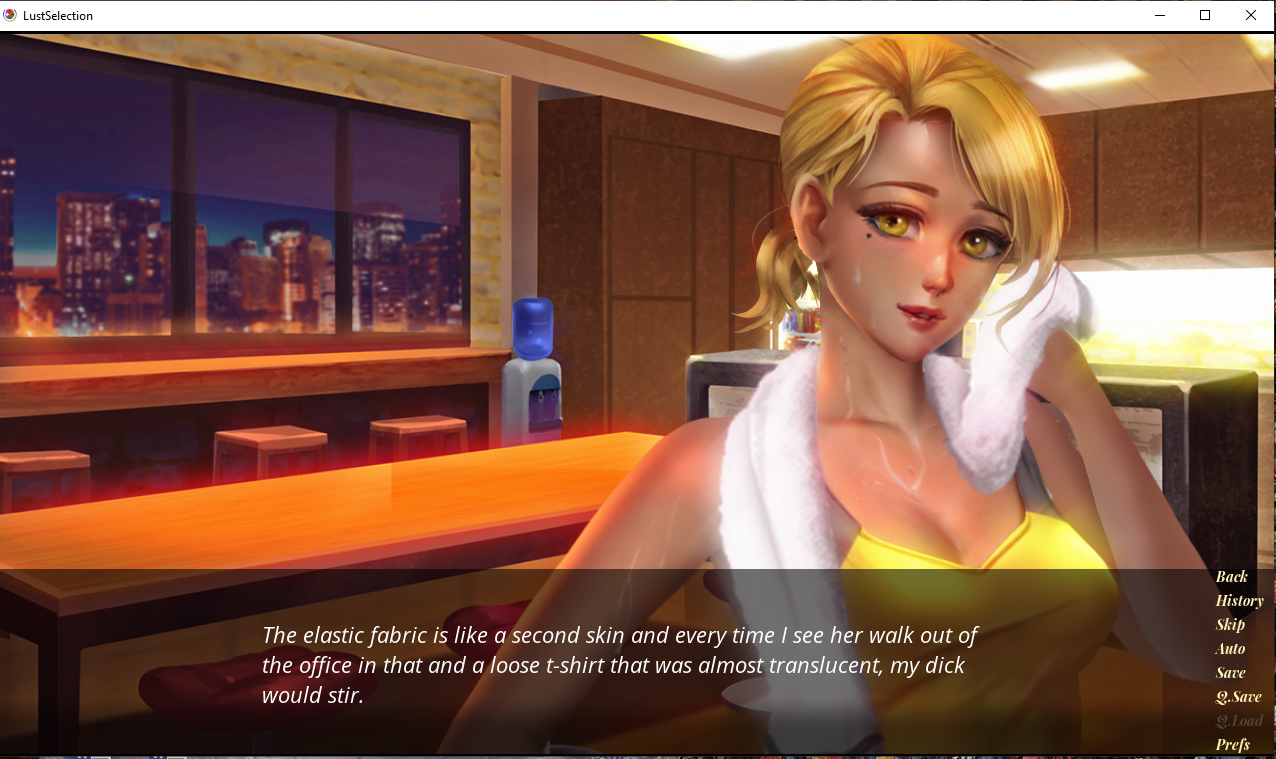Go Back to the previous line

pos(1231,577)
